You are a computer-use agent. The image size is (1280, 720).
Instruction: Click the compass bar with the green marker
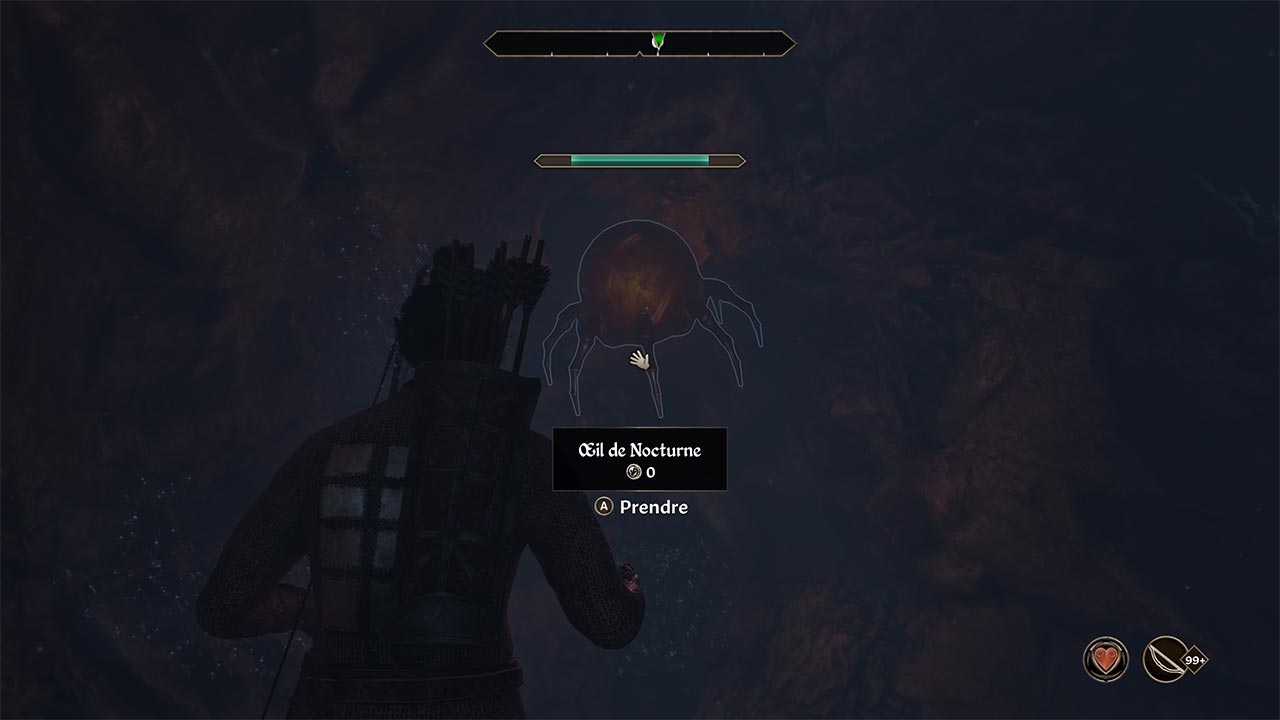(x=640, y=43)
